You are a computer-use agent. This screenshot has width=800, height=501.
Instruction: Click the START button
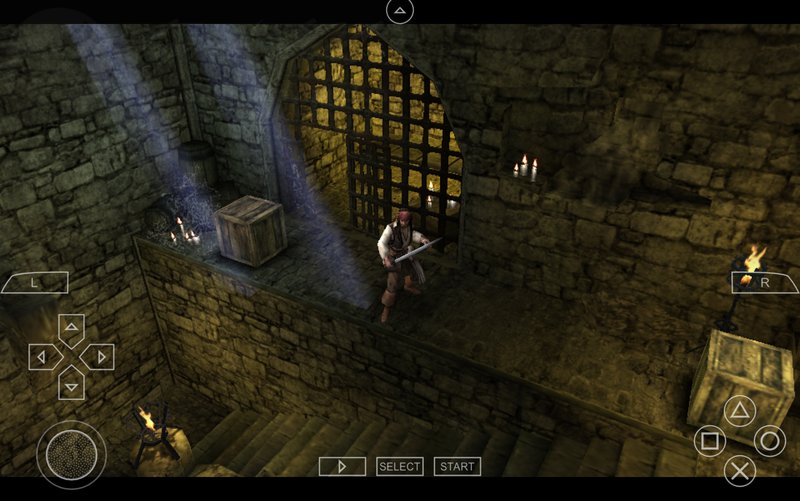458,466
